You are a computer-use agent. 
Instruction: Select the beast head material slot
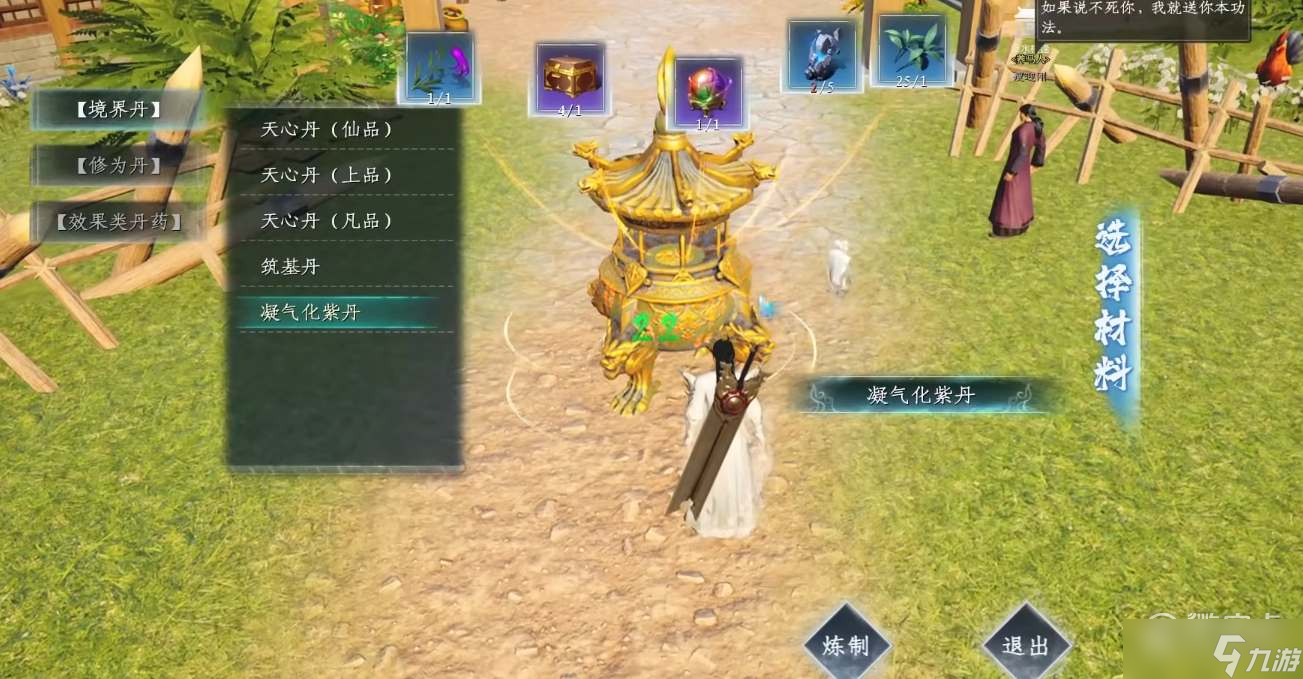click(x=820, y=55)
